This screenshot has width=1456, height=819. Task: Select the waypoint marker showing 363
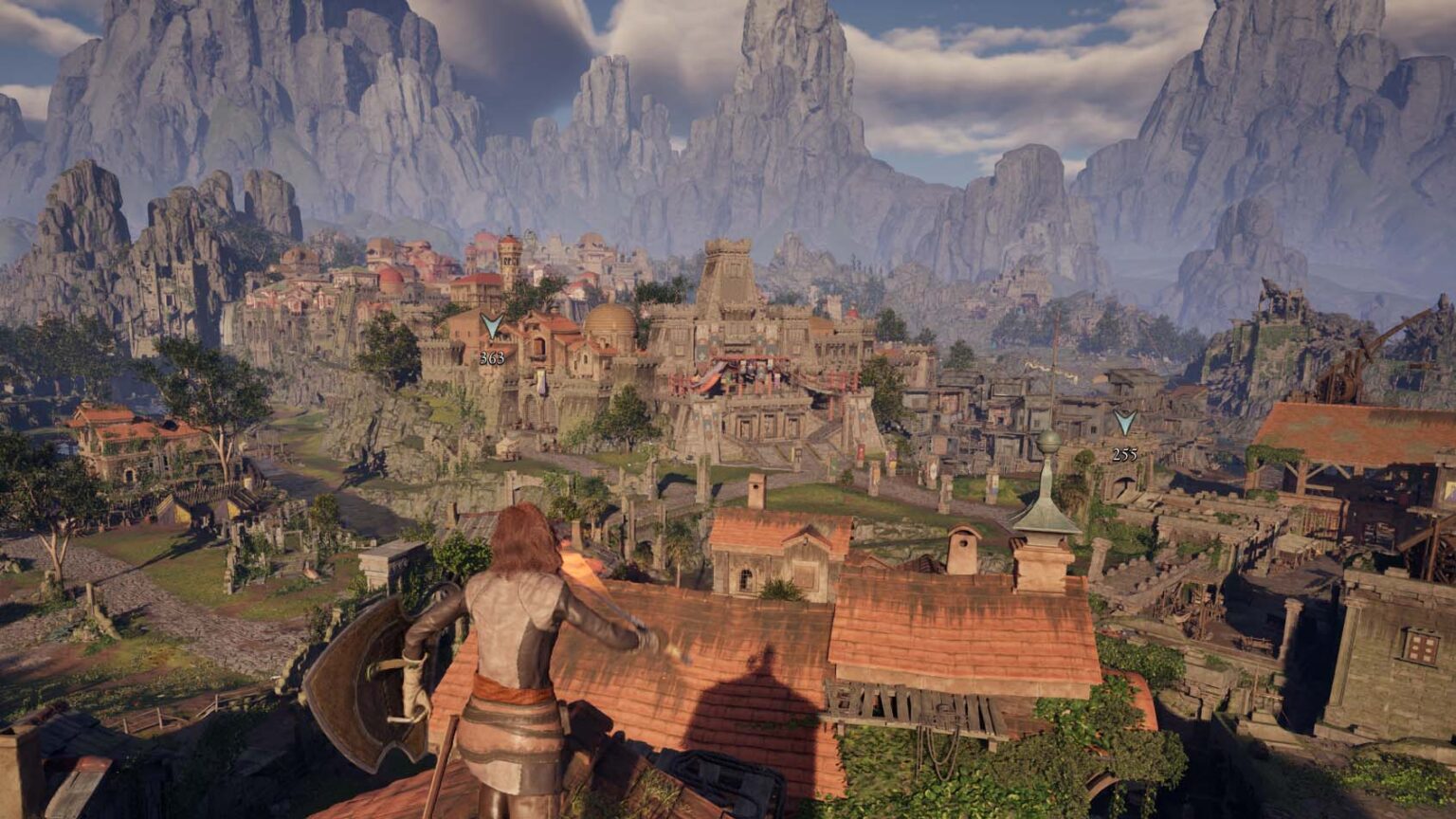click(491, 328)
